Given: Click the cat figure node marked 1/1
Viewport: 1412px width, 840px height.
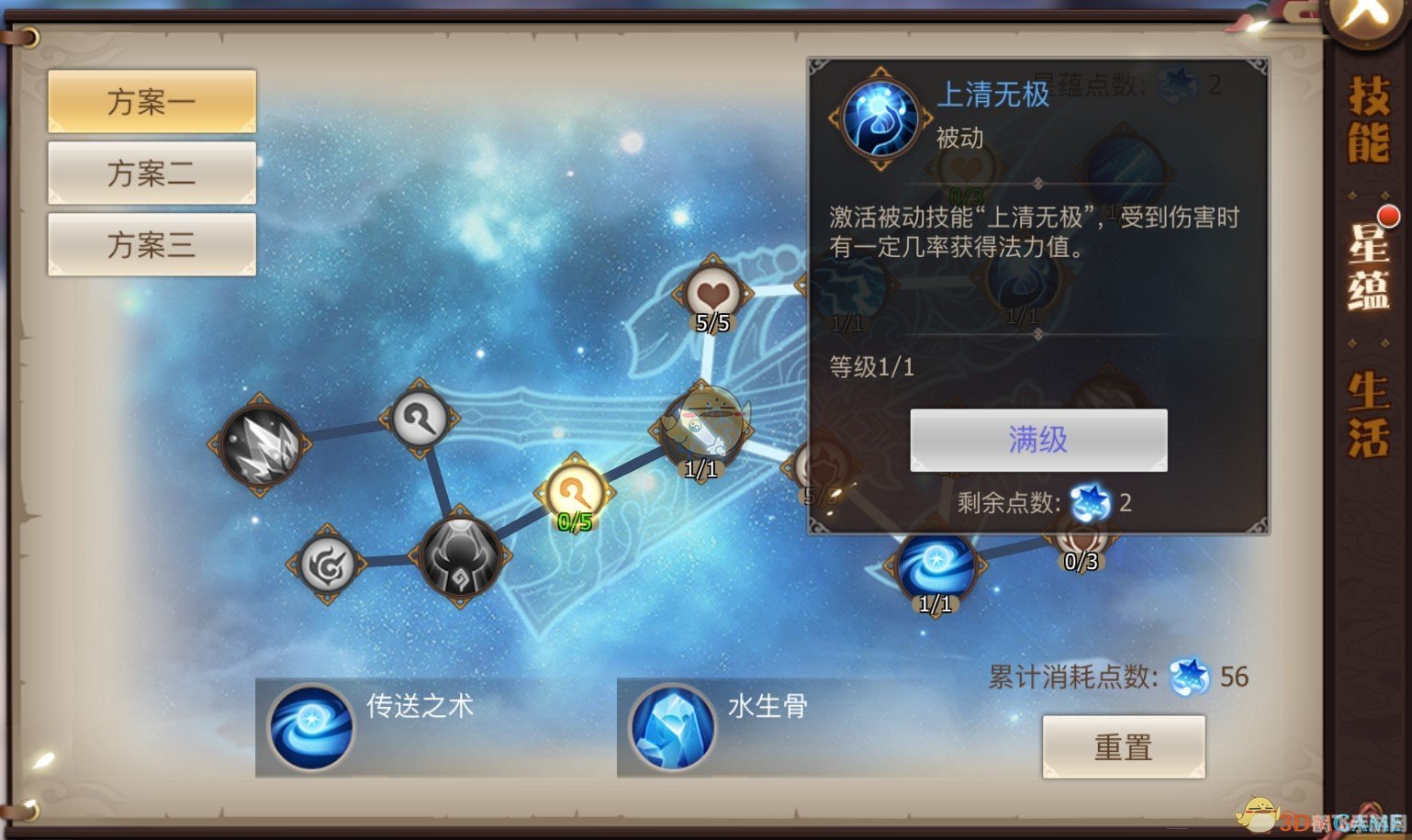Looking at the screenshot, I should (x=703, y=422).
